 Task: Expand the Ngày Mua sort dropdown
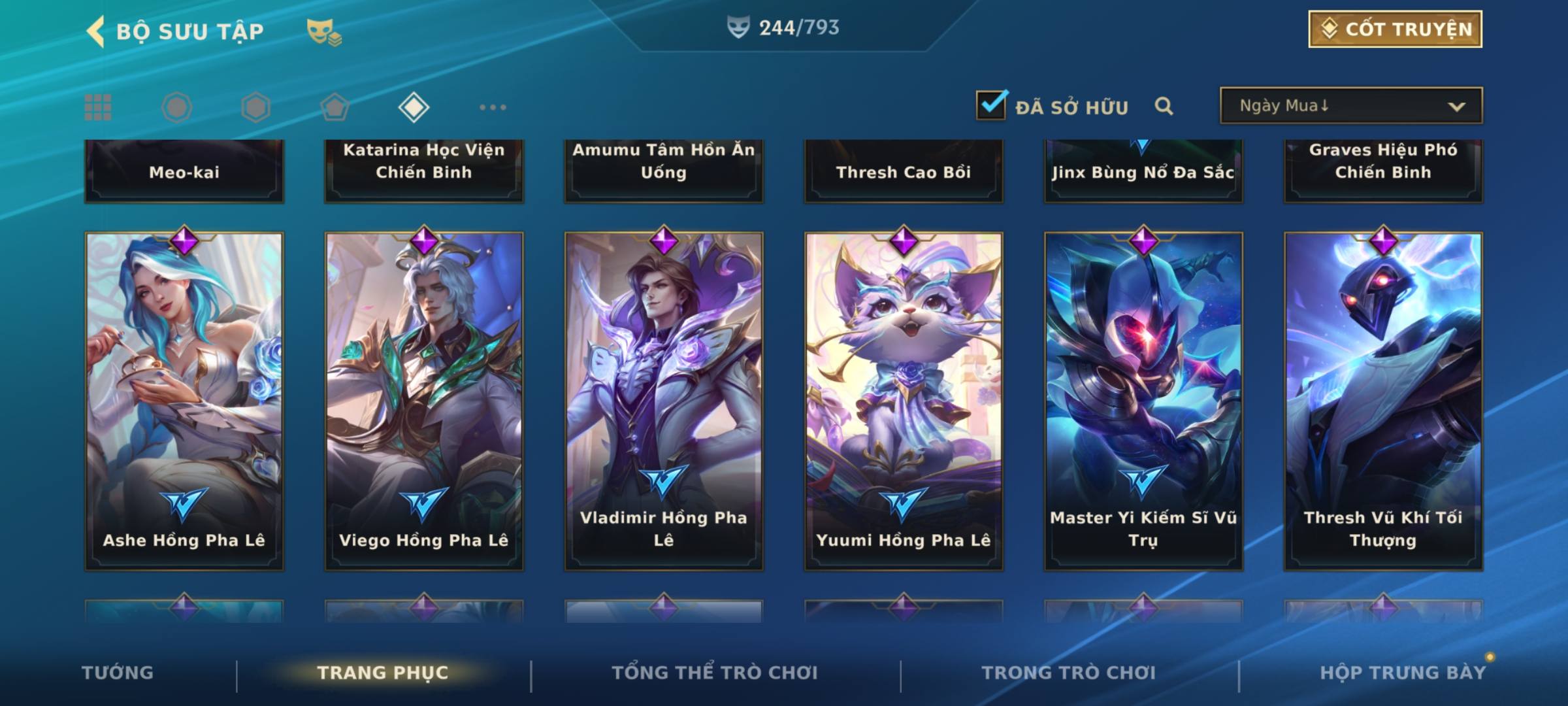click(x=1351, y=106)
